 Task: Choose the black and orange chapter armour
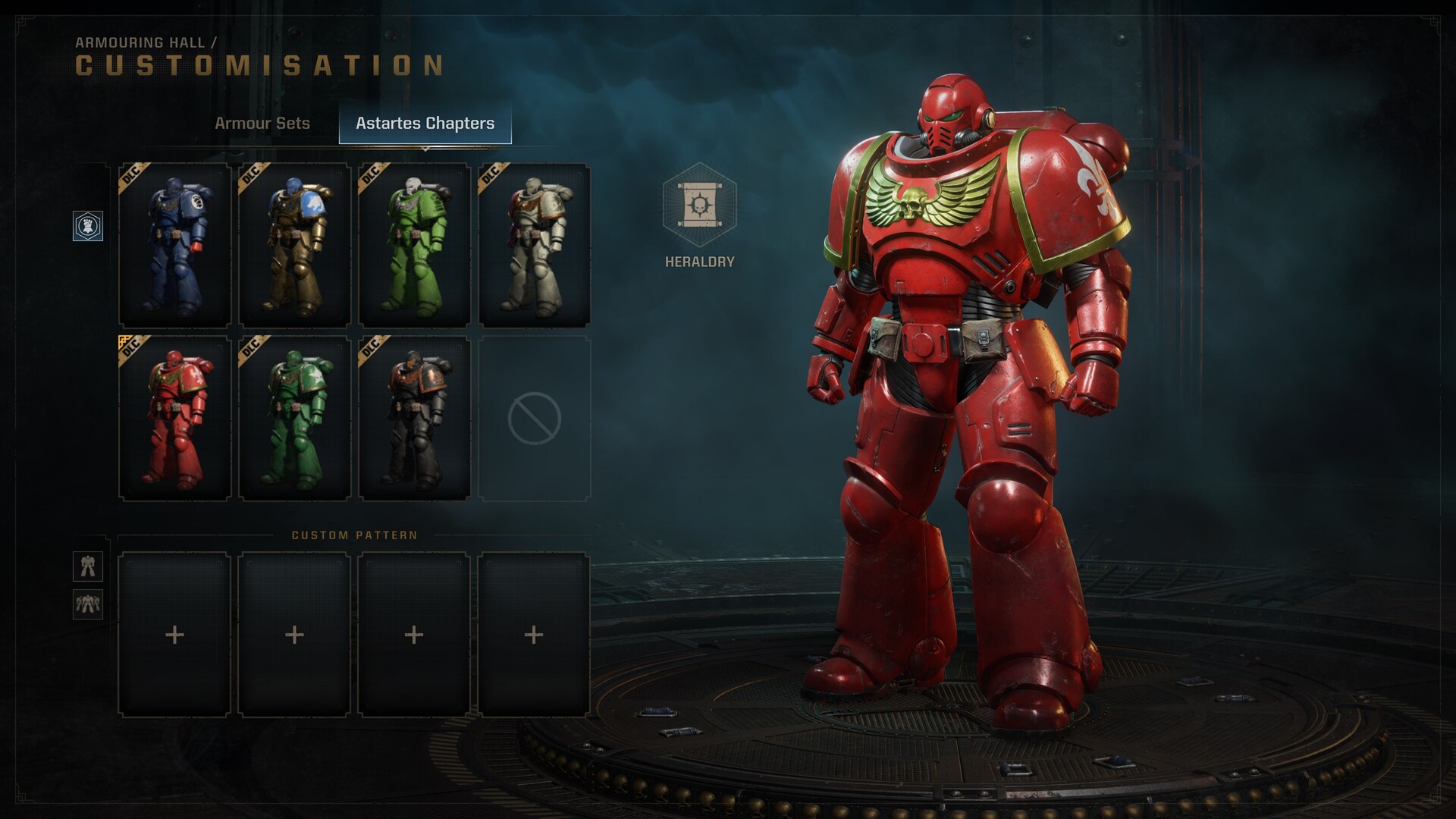(414, 419)
